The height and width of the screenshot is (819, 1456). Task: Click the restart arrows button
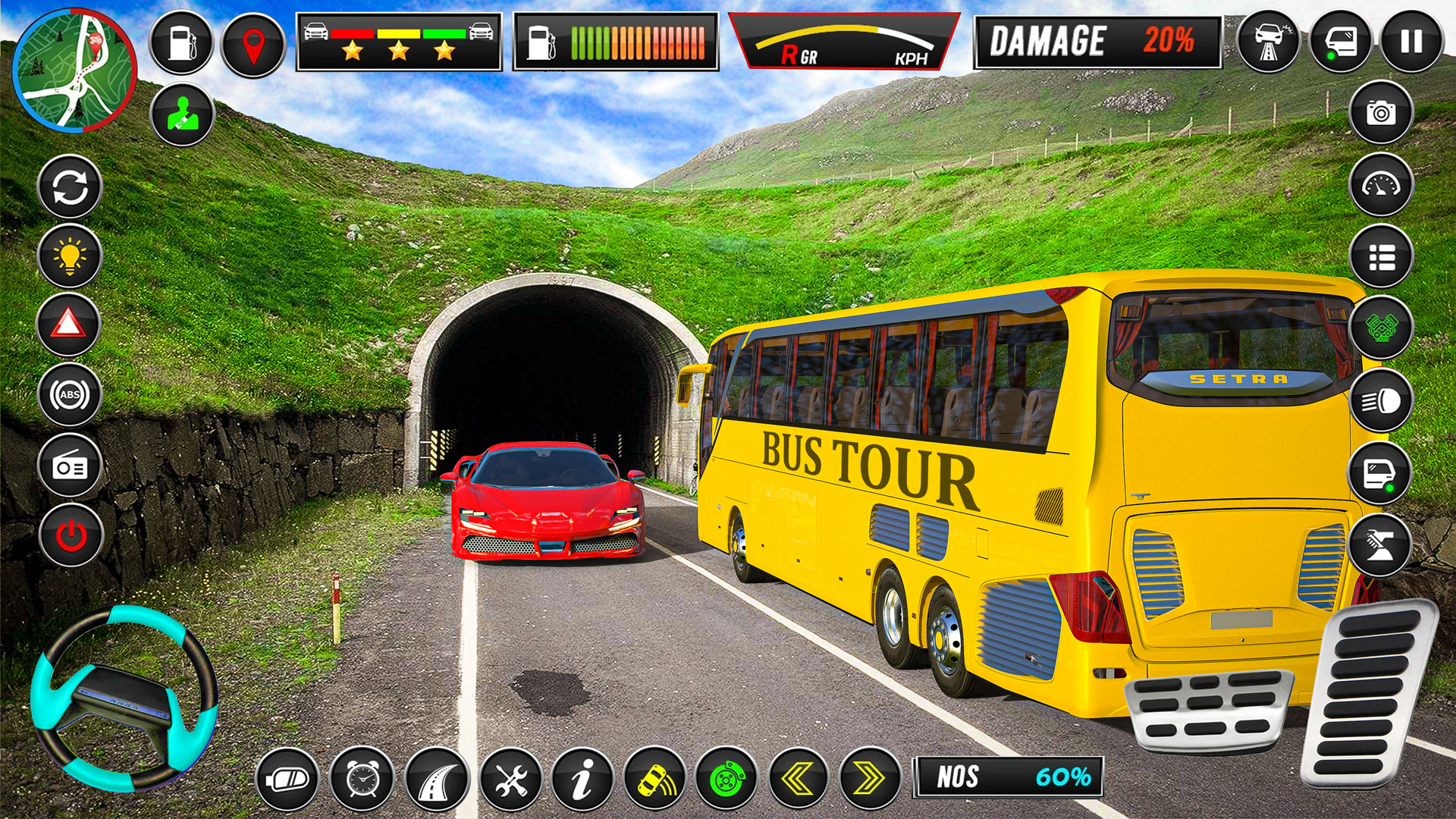(70, 186)
